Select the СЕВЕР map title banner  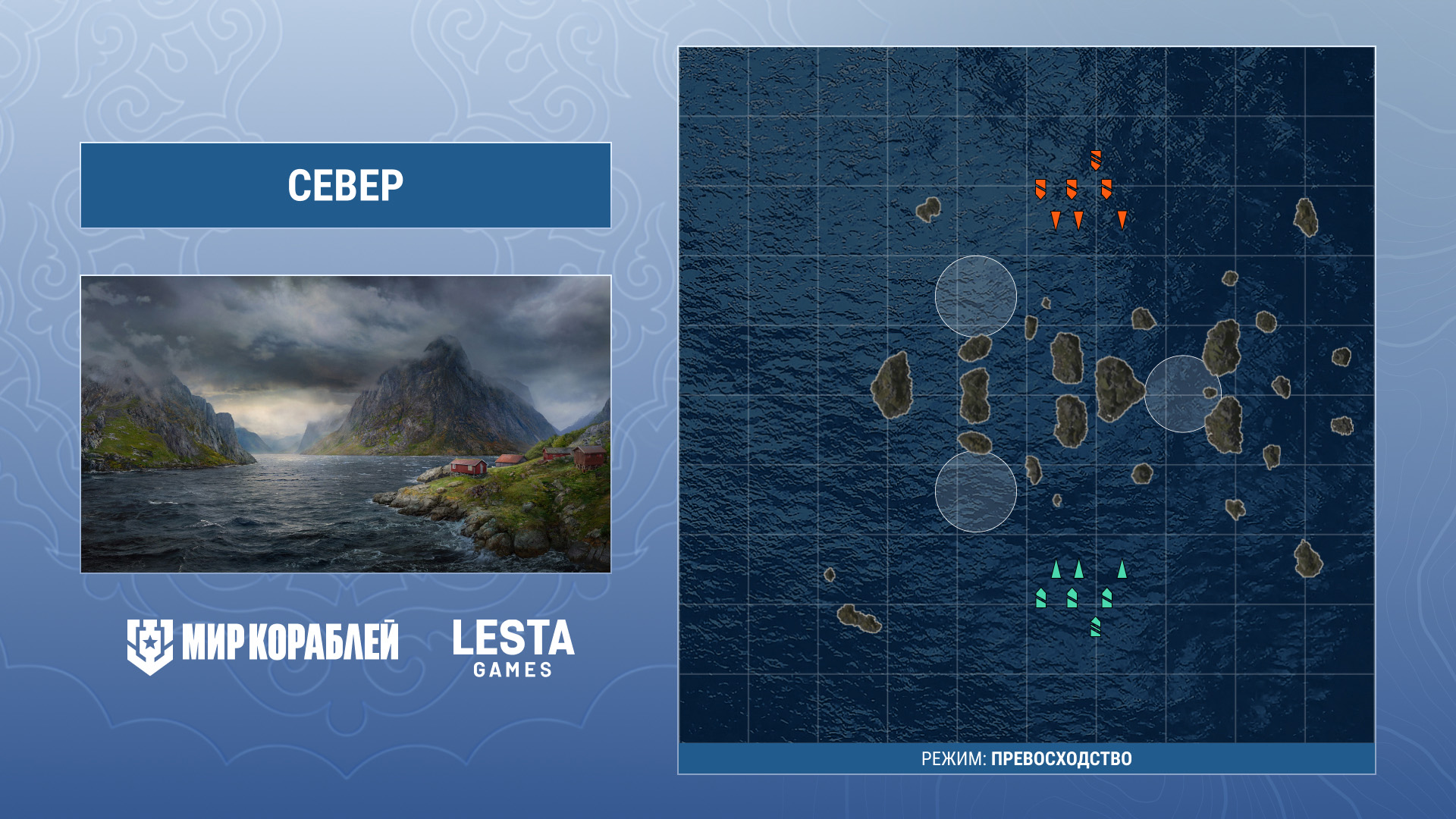346,185
